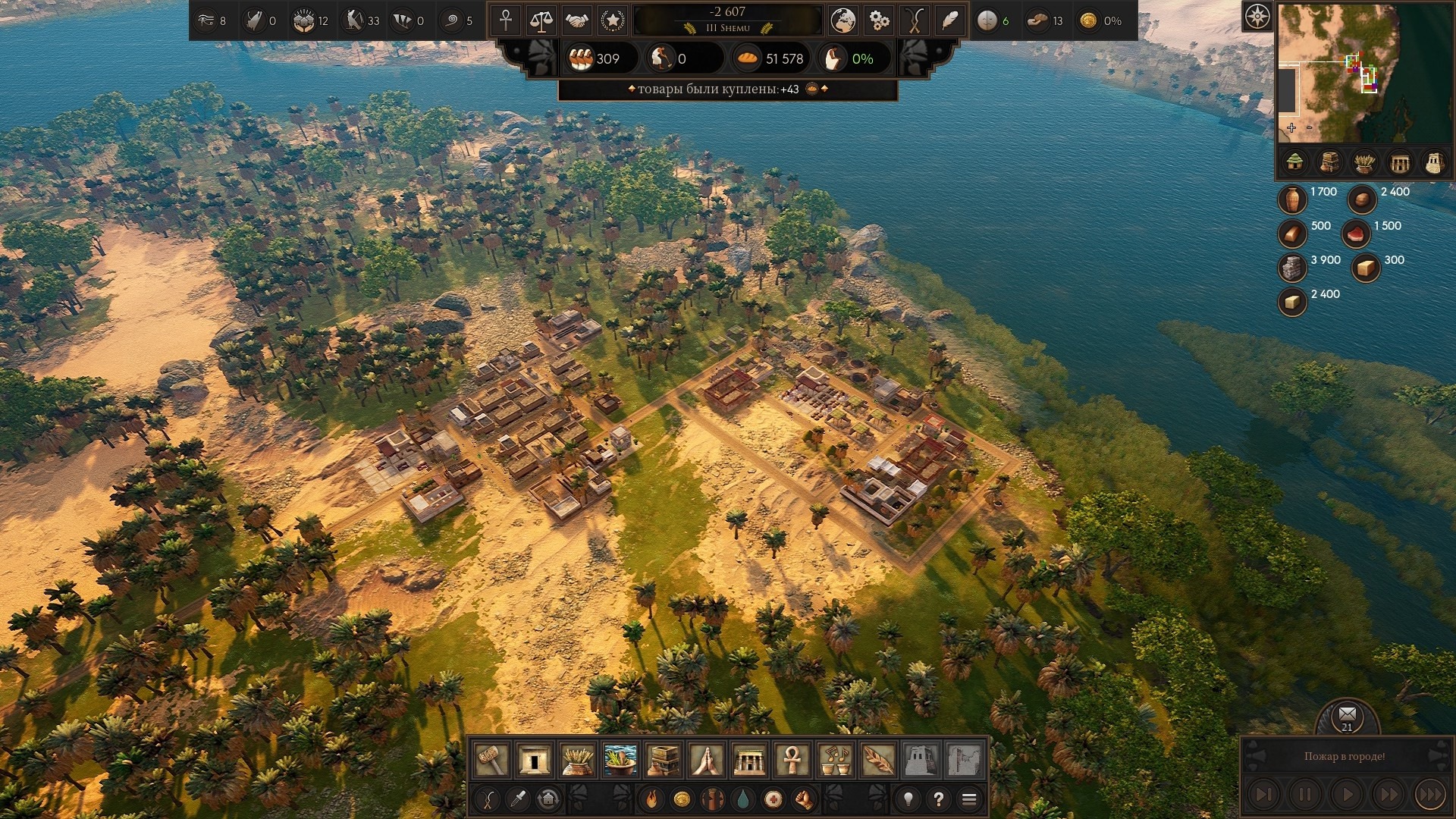The height and width of the screenshot is (819, 1456).
Task: Pause the game with the pause button
Action: [x=1305, y=795]
